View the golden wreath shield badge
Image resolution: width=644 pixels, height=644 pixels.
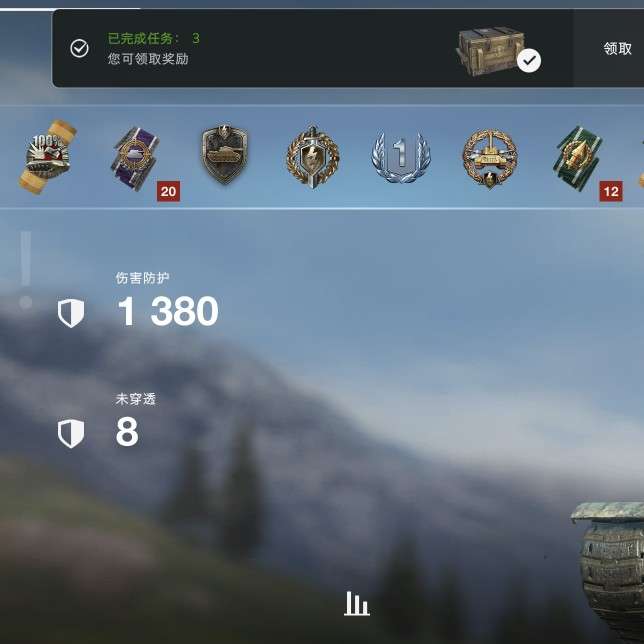(x=312, y=156)
